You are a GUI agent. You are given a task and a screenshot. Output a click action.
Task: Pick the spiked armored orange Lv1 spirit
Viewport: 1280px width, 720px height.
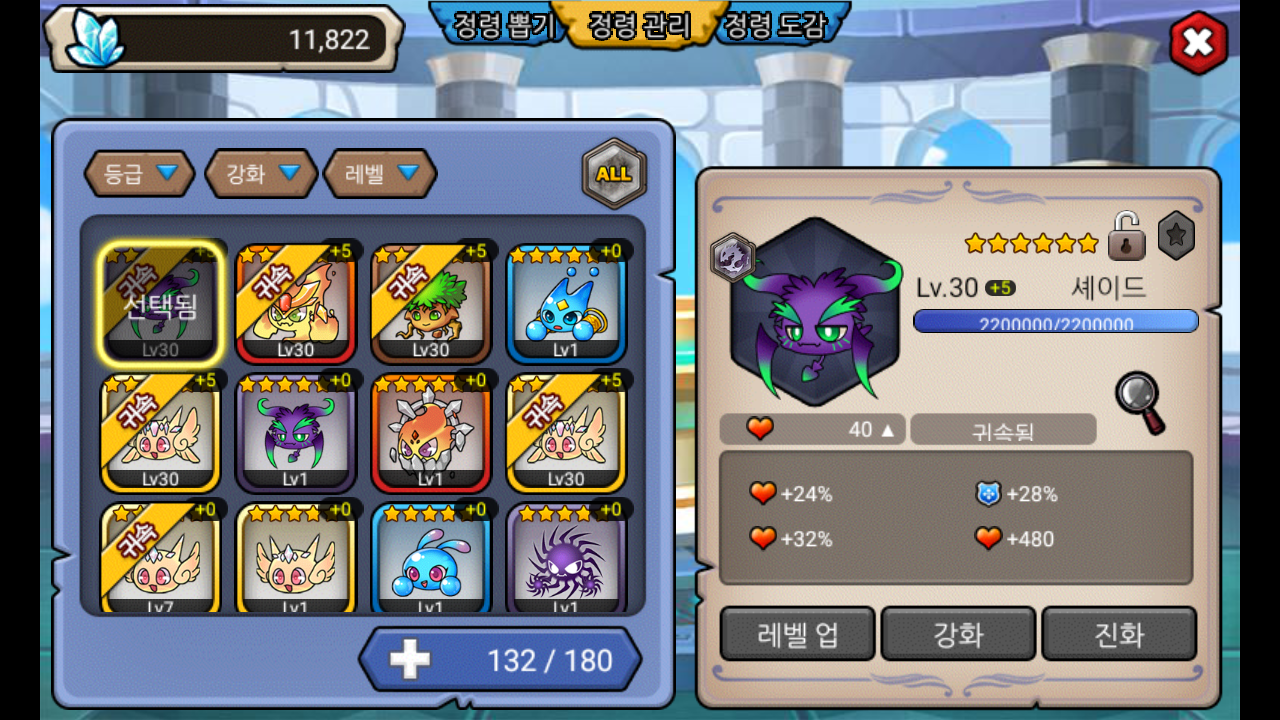(x=431, y=433)
